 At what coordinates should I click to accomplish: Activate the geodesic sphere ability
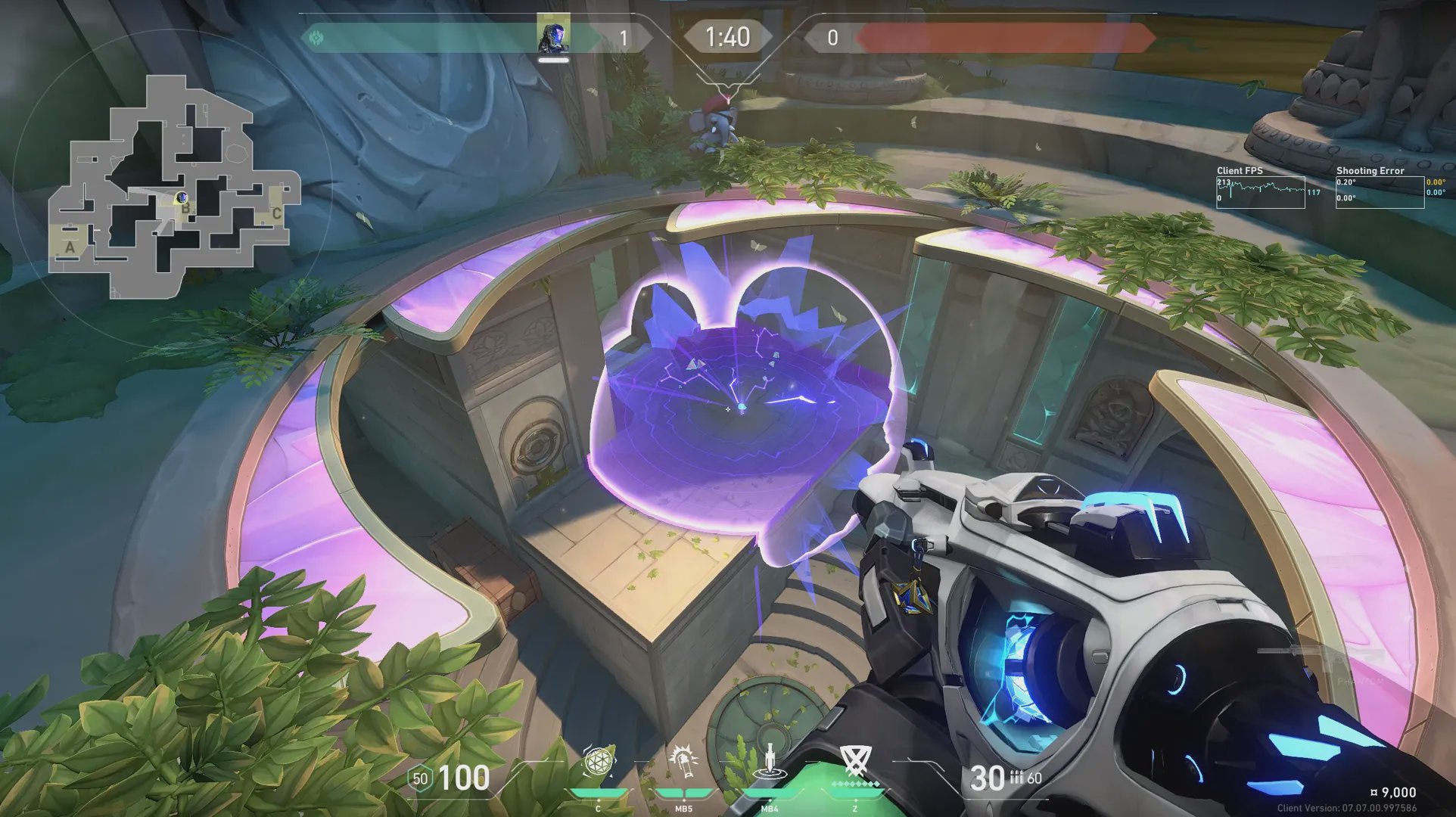click(x=599, y=763)
